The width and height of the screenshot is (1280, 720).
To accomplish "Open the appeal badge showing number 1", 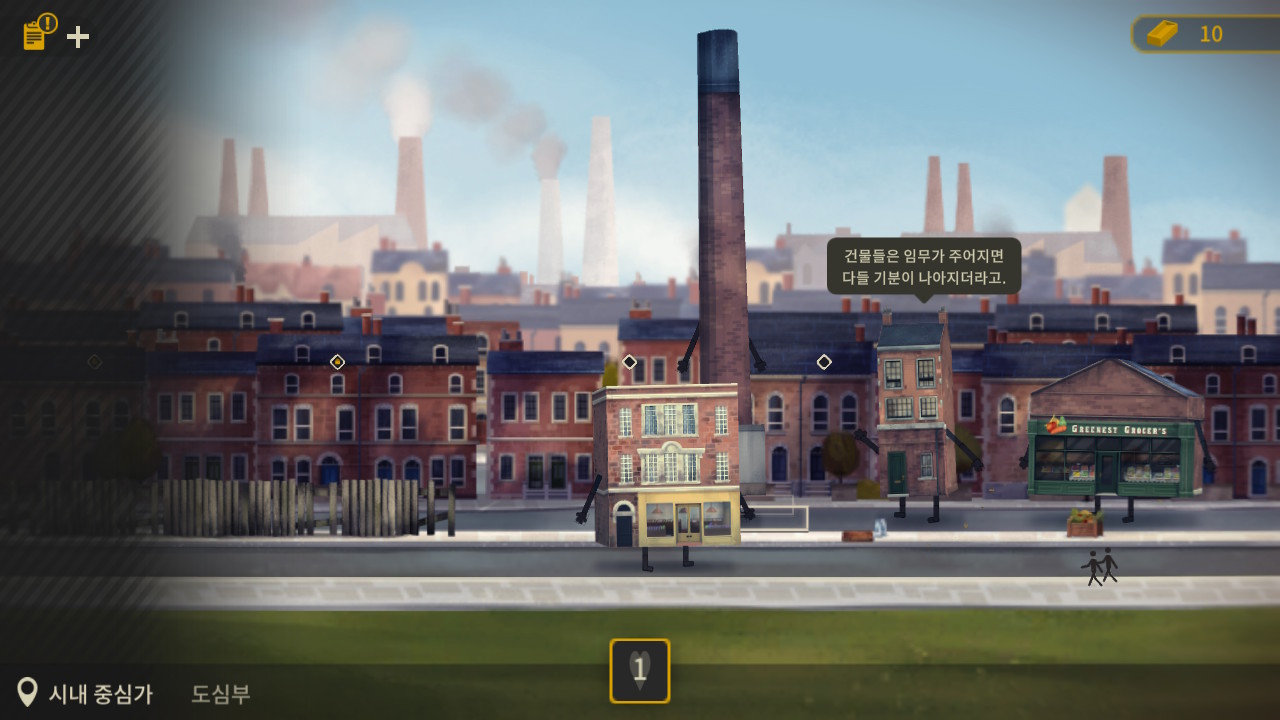I will click(639, 671).
